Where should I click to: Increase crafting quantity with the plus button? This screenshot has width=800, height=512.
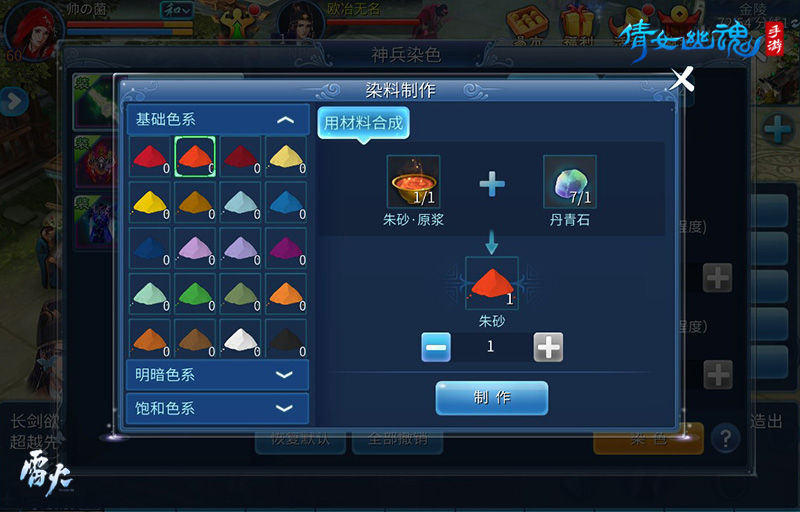548,347
